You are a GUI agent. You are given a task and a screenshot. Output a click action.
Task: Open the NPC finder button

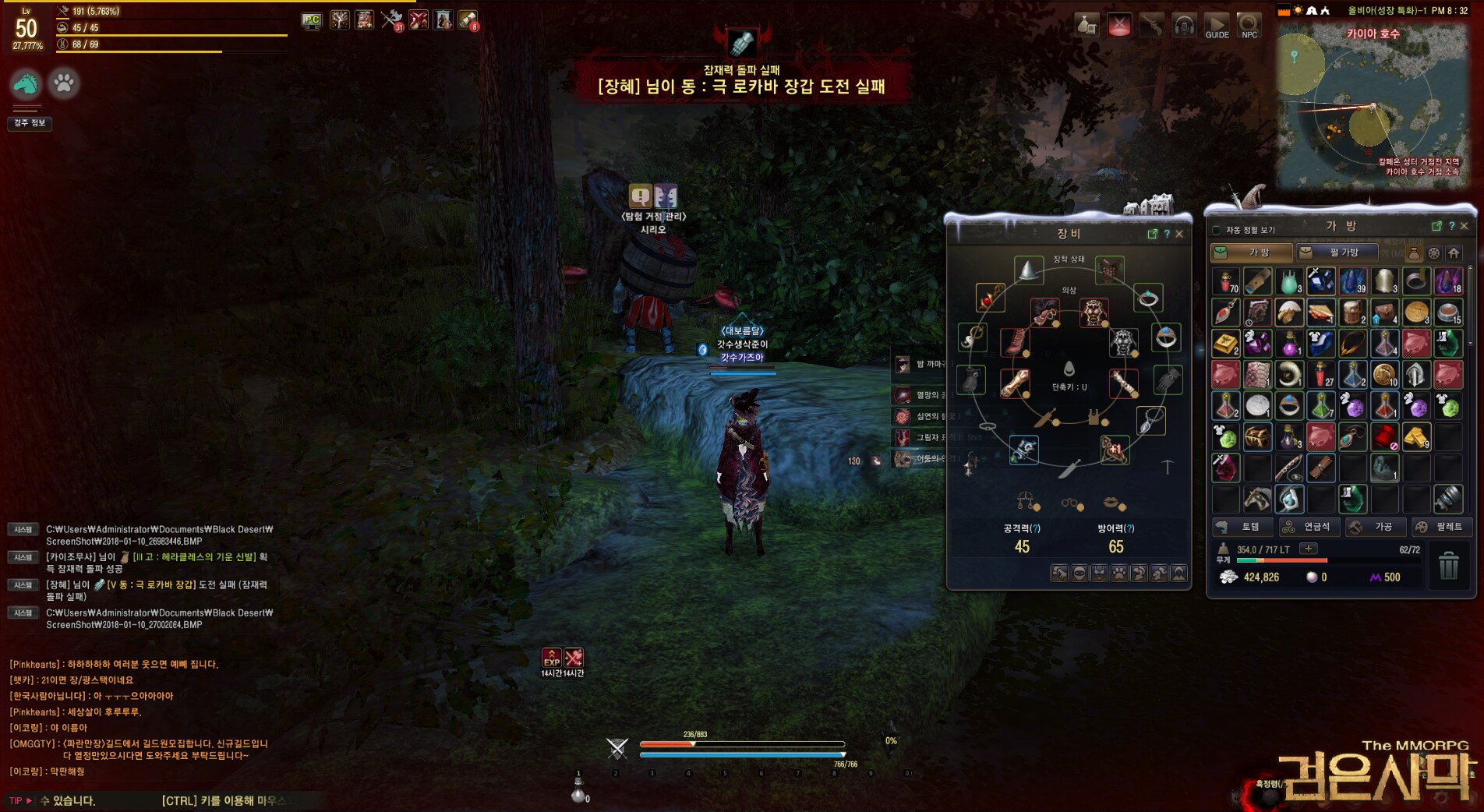pyautogui.click(x=1249, y=26)
